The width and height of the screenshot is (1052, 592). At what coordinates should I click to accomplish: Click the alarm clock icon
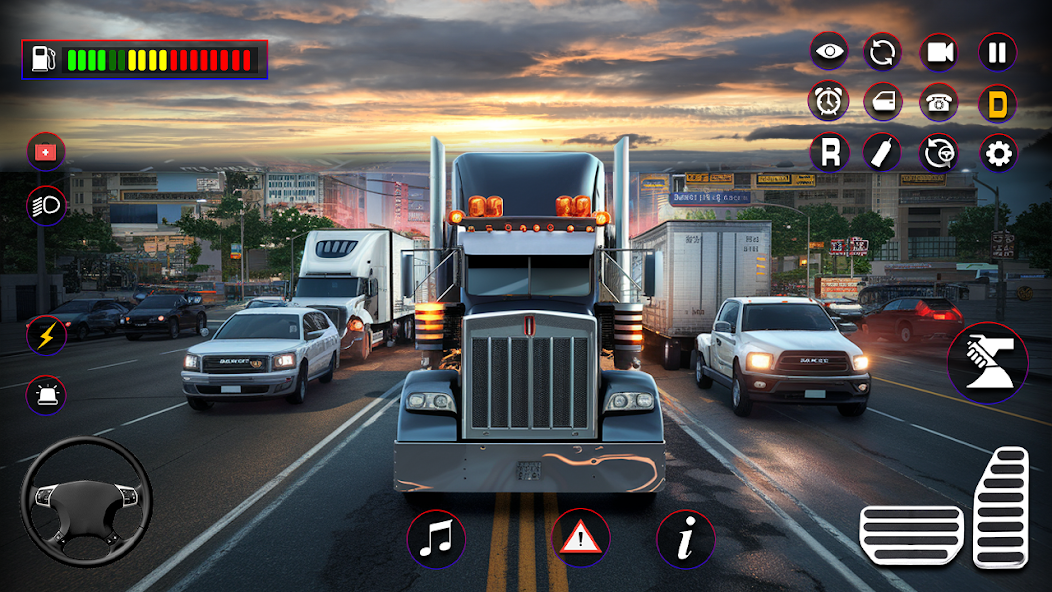[829, 102]
